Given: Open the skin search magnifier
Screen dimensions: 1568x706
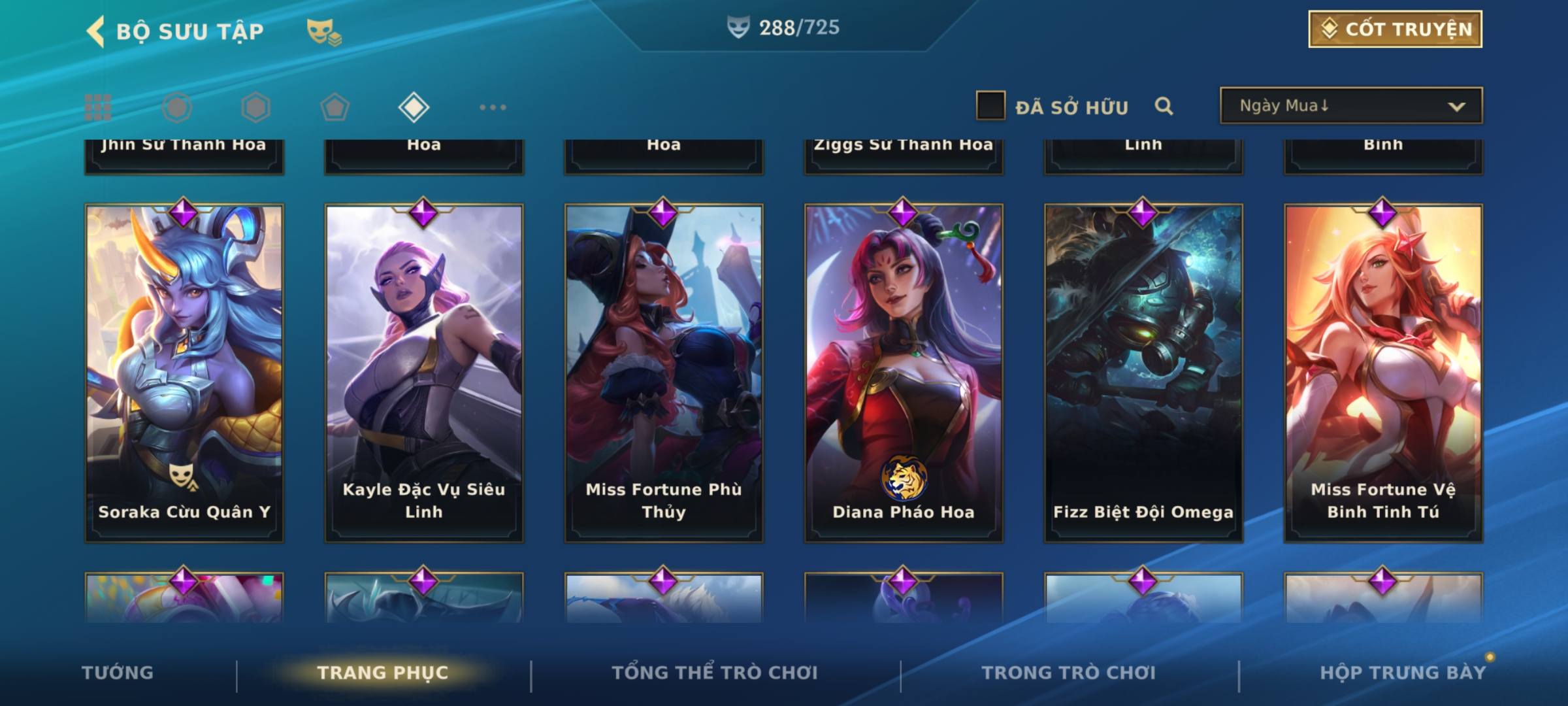Looking at the screenshot, I should [x=1164, y=106].
